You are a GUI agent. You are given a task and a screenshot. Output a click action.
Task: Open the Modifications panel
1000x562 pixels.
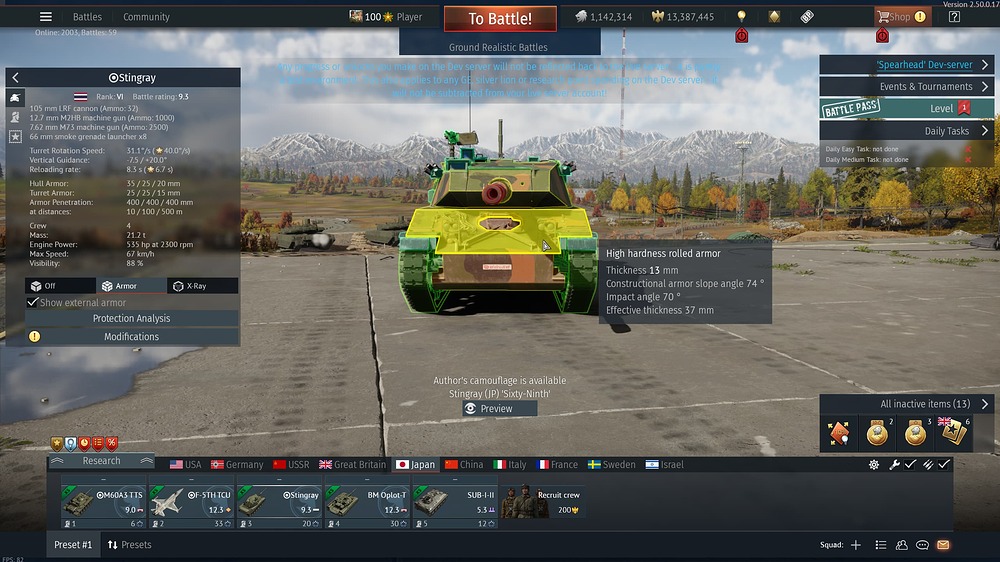point(131,337)
